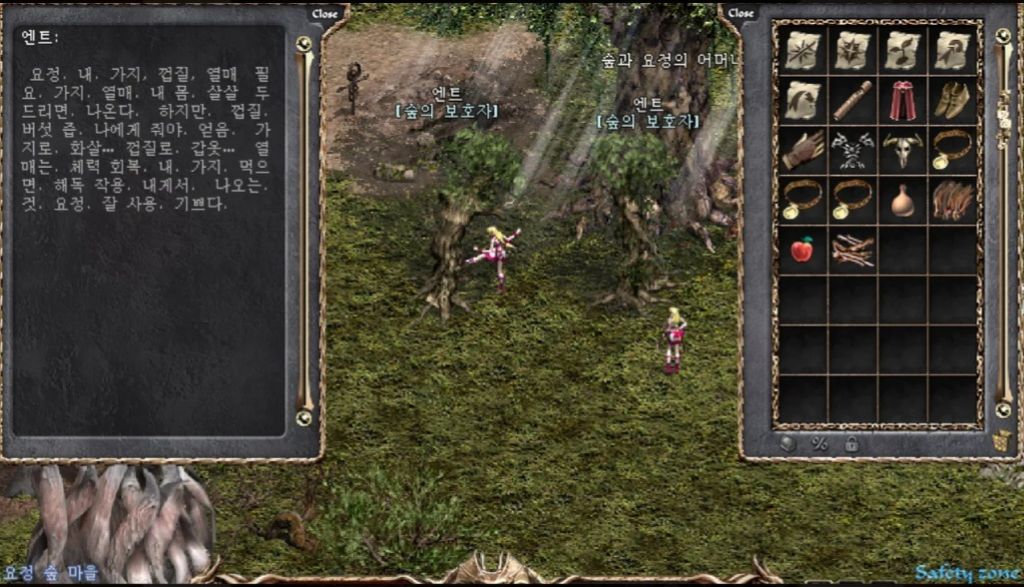Click the round gem icon beside percent button
The width and height of the screenshot is (1024, 587).
pyautogui.click(x=788, y=444)
